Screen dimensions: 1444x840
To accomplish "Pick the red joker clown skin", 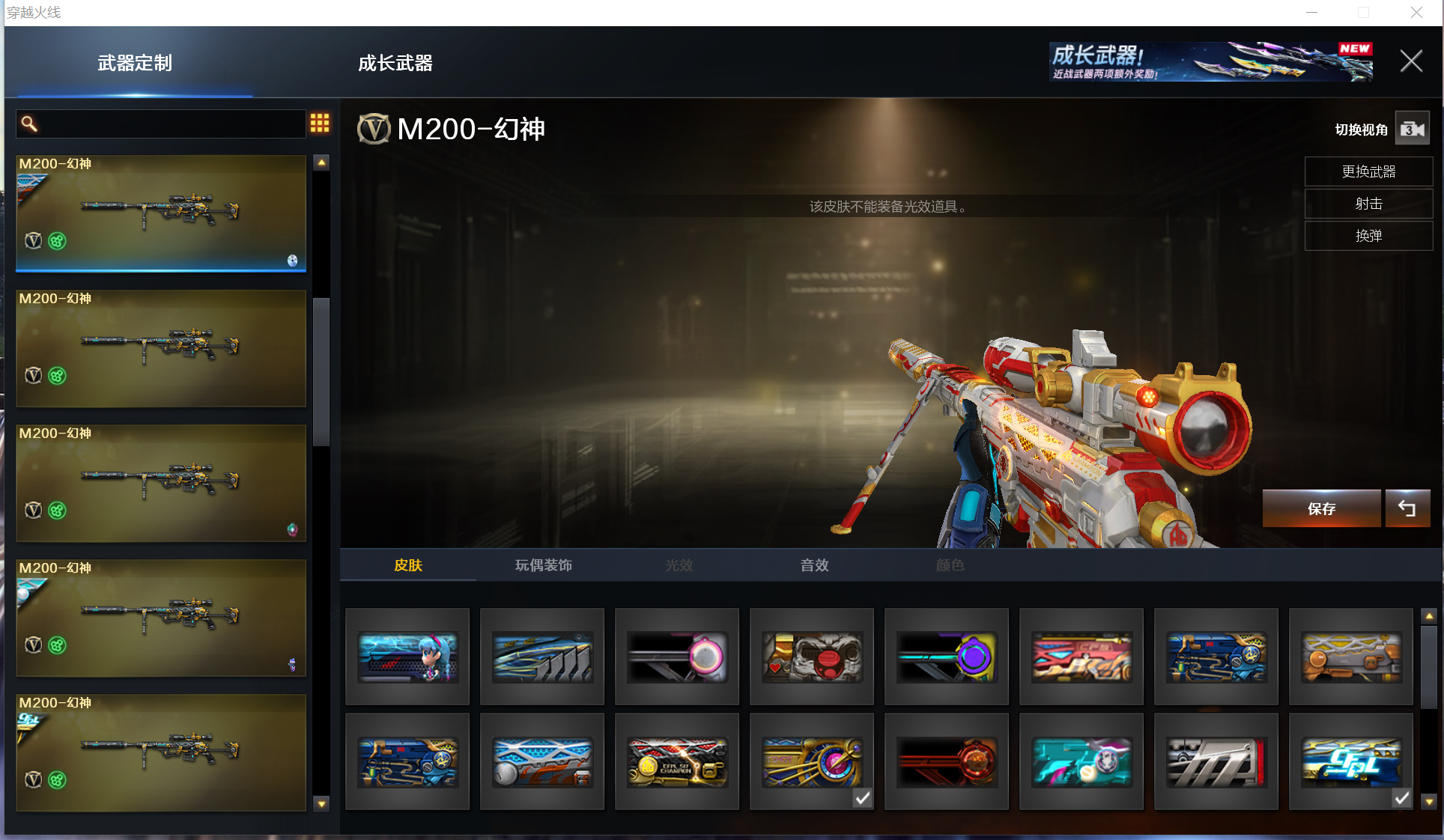I will click(x=812, y=657).
